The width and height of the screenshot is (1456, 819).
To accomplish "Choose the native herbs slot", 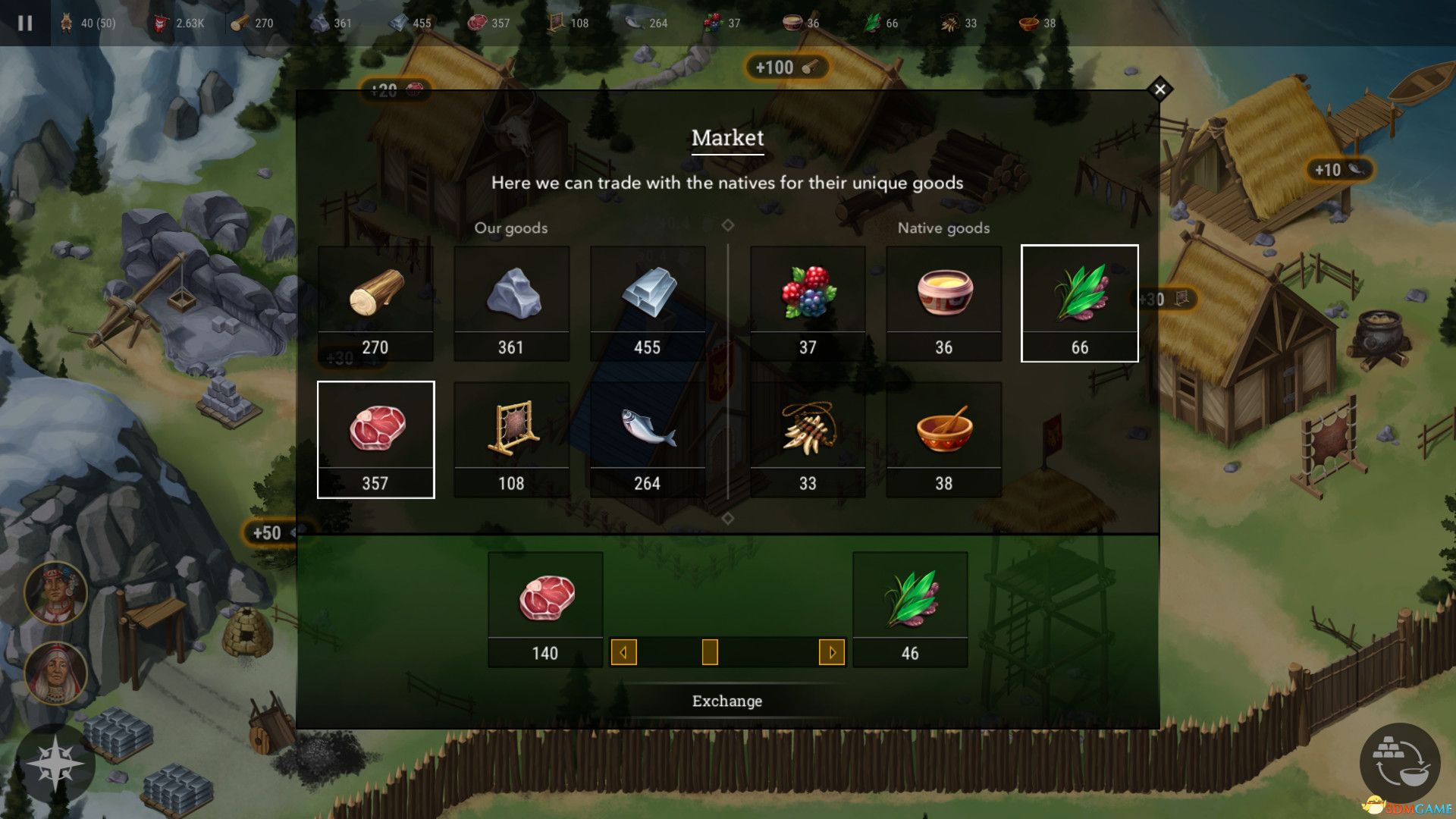I will click(x=1079, y=303).
